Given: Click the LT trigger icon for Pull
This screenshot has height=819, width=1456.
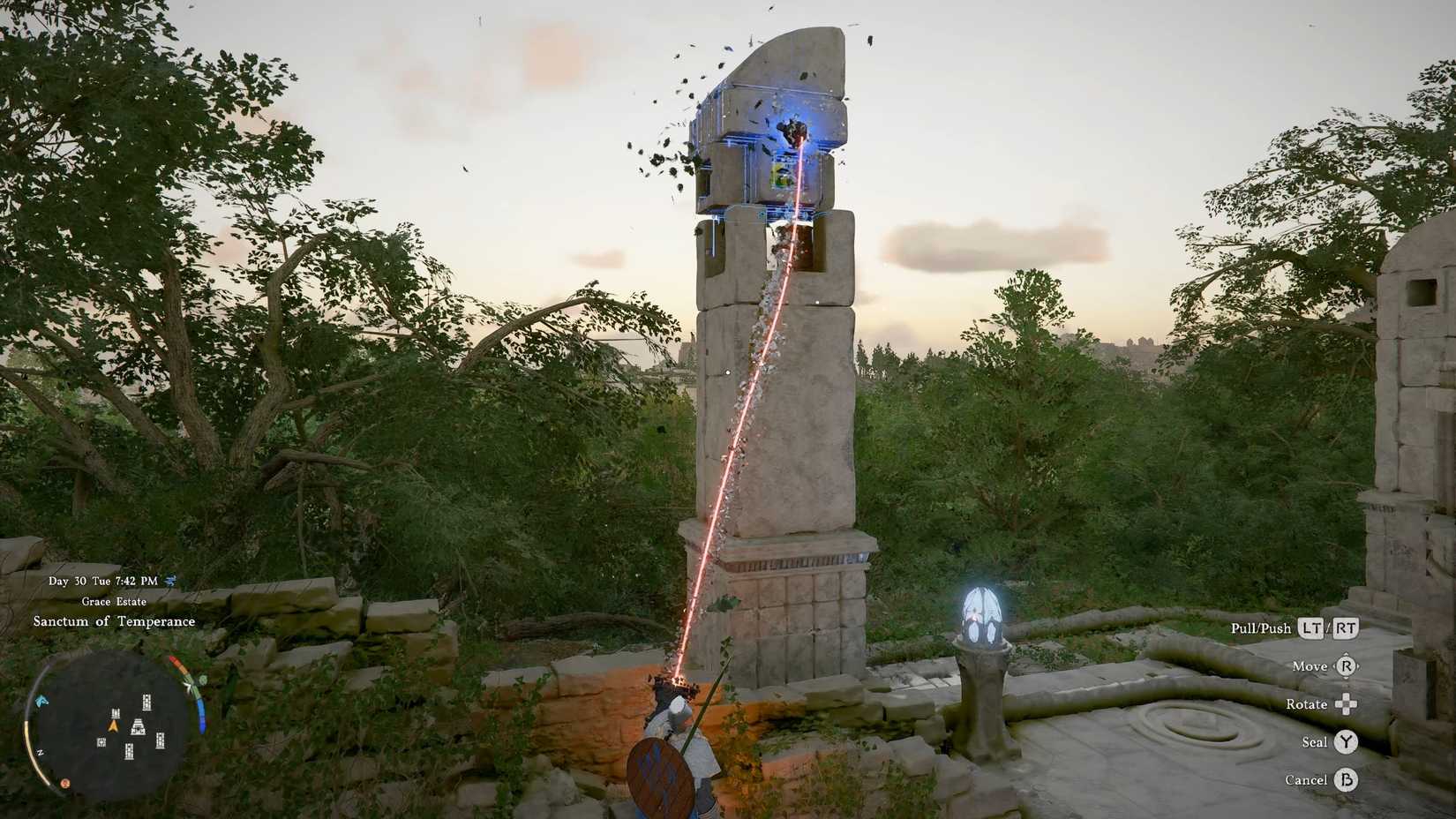Looking at the screenshot, I should [x=1313, y=628].
